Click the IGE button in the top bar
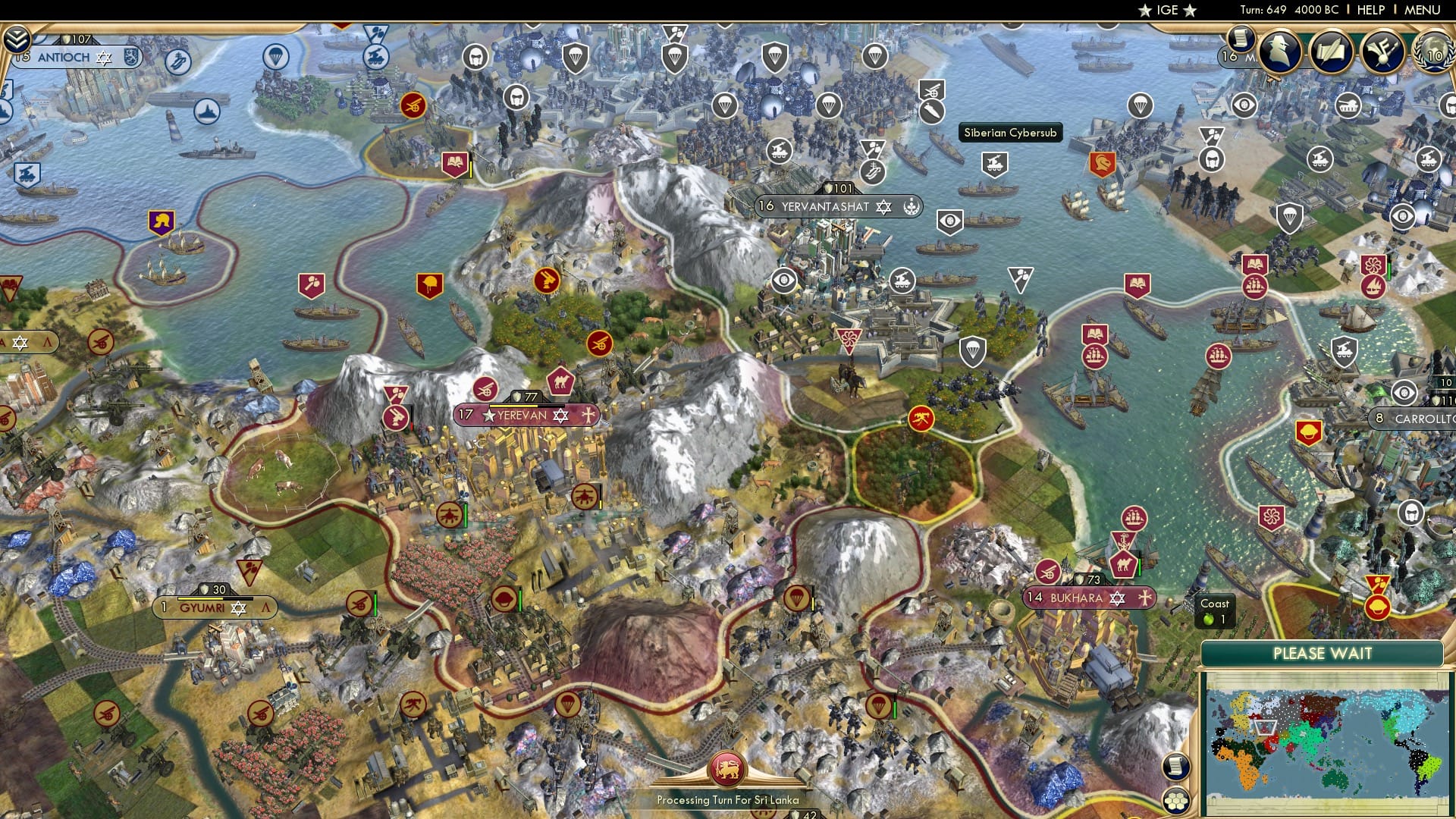The width and height of the screenshot is (1456, 819). [x=1166, y=10]
